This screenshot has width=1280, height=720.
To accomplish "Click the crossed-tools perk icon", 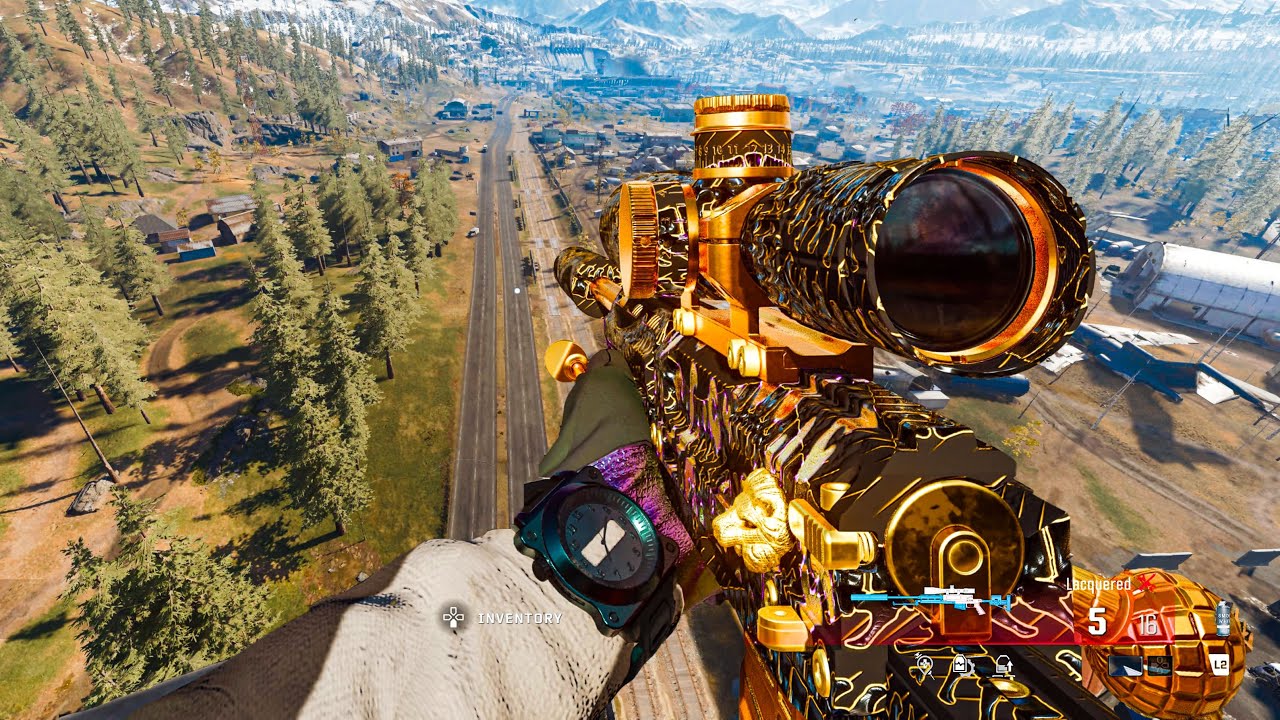I will click(x=924, y=664).
